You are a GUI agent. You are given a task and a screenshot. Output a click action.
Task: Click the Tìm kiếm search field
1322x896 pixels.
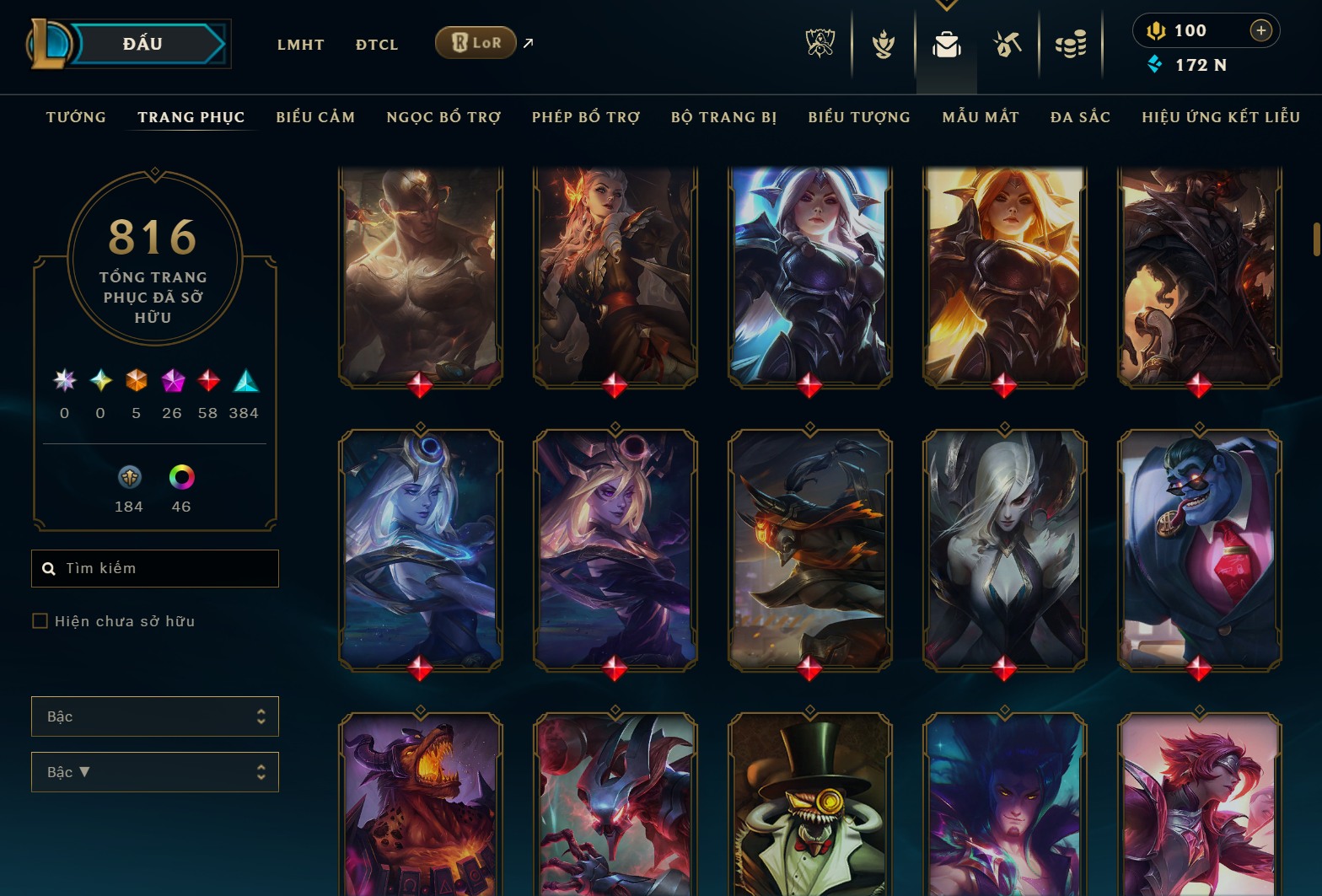coord(154,568)
